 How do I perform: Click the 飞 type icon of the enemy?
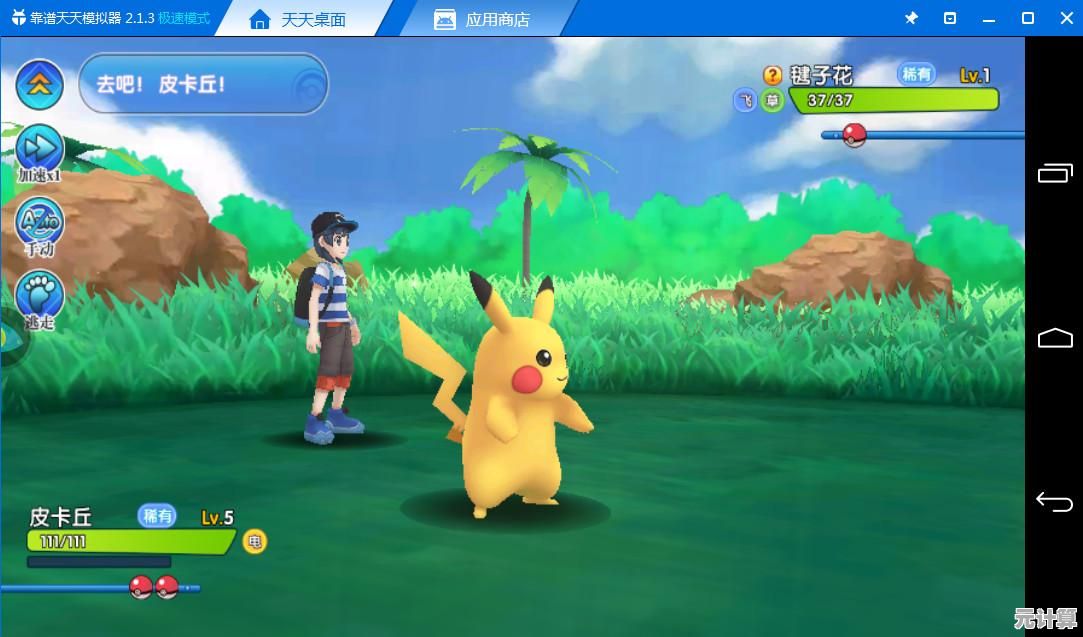click(745, 100)
